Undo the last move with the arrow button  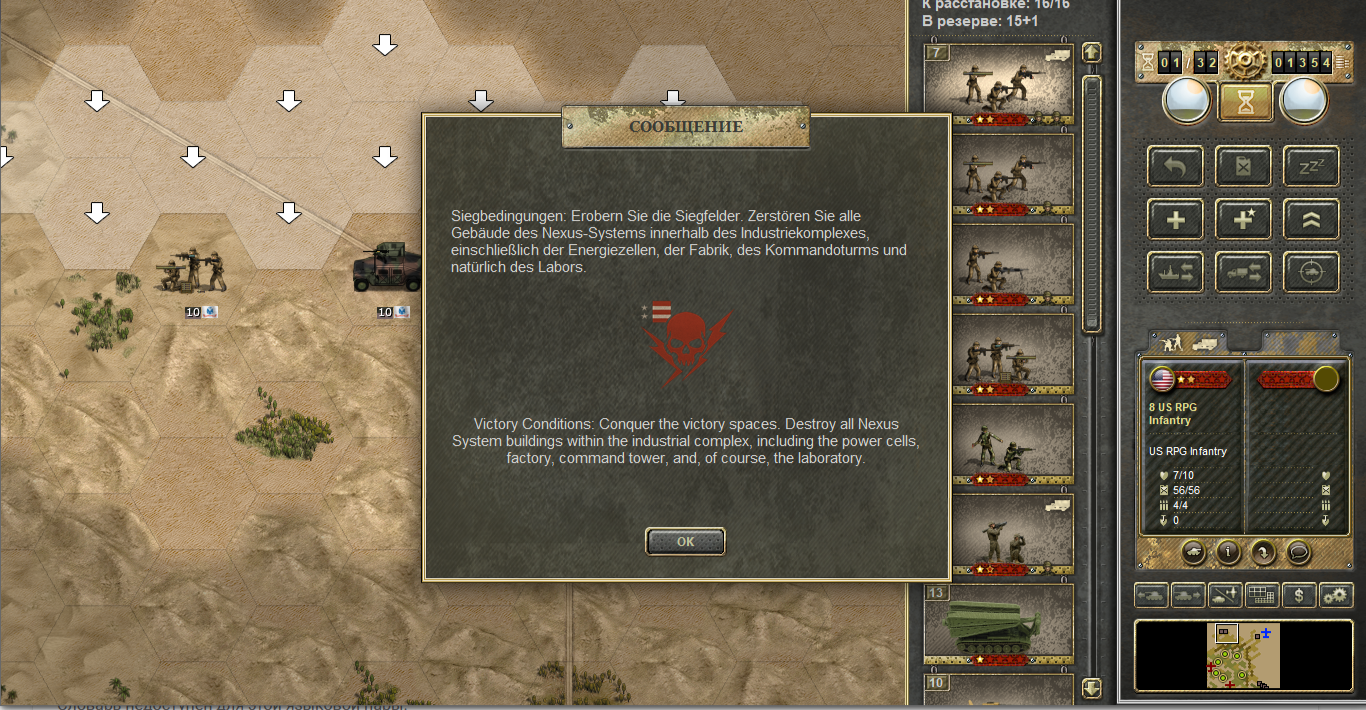point(1175,166)
